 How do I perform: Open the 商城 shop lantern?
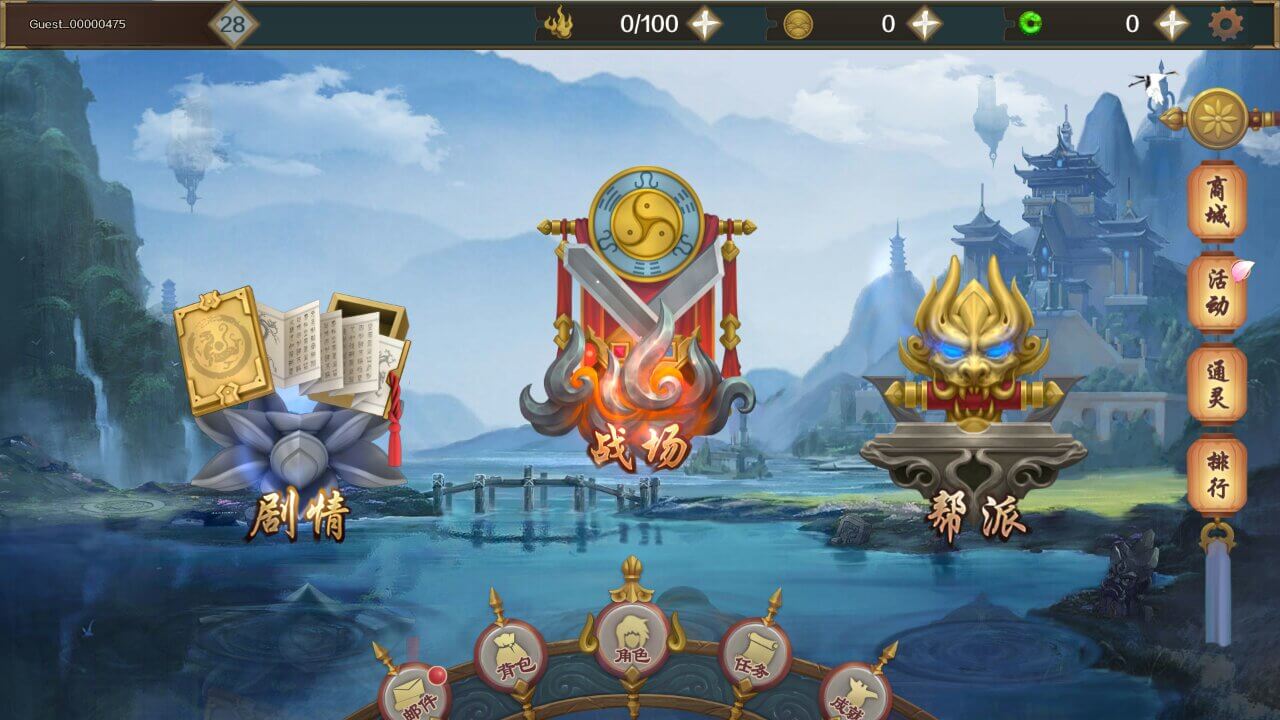1217,202
